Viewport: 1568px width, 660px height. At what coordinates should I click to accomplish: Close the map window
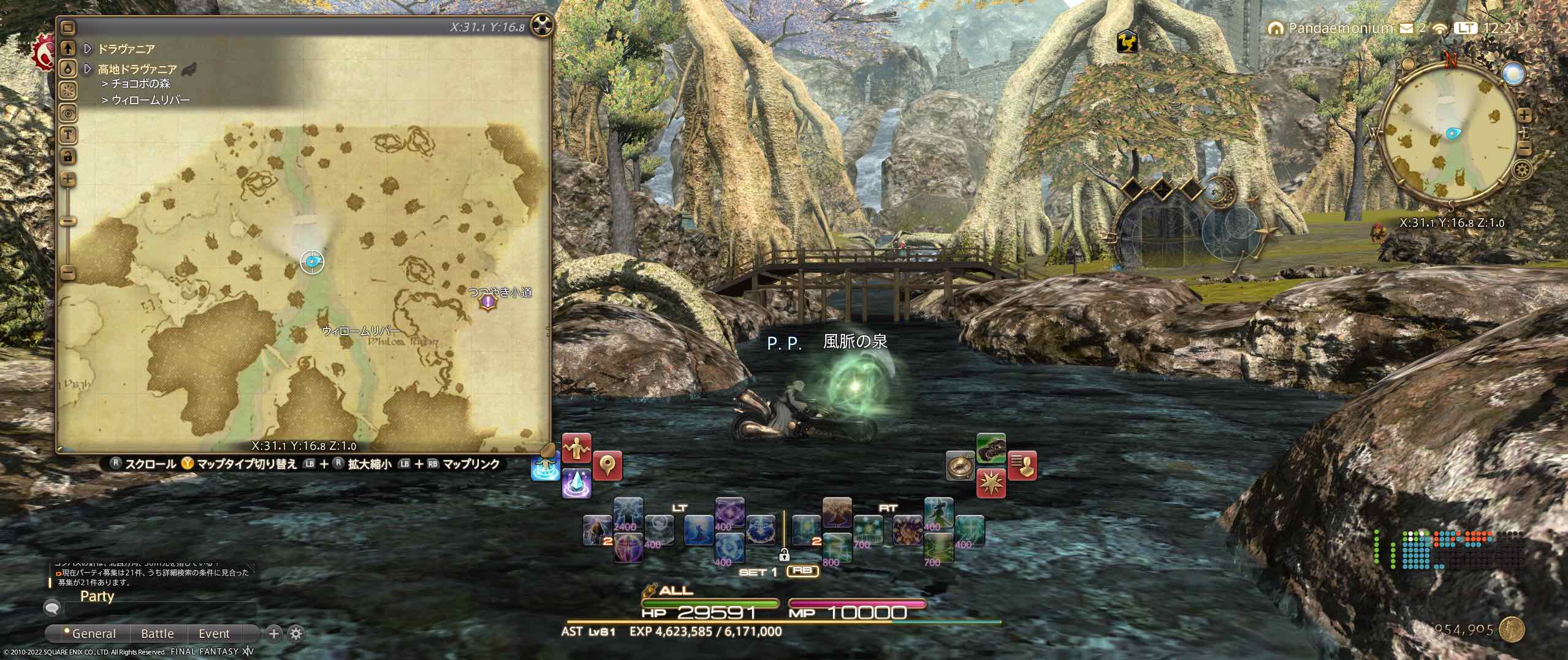click(x=542, y=25)
